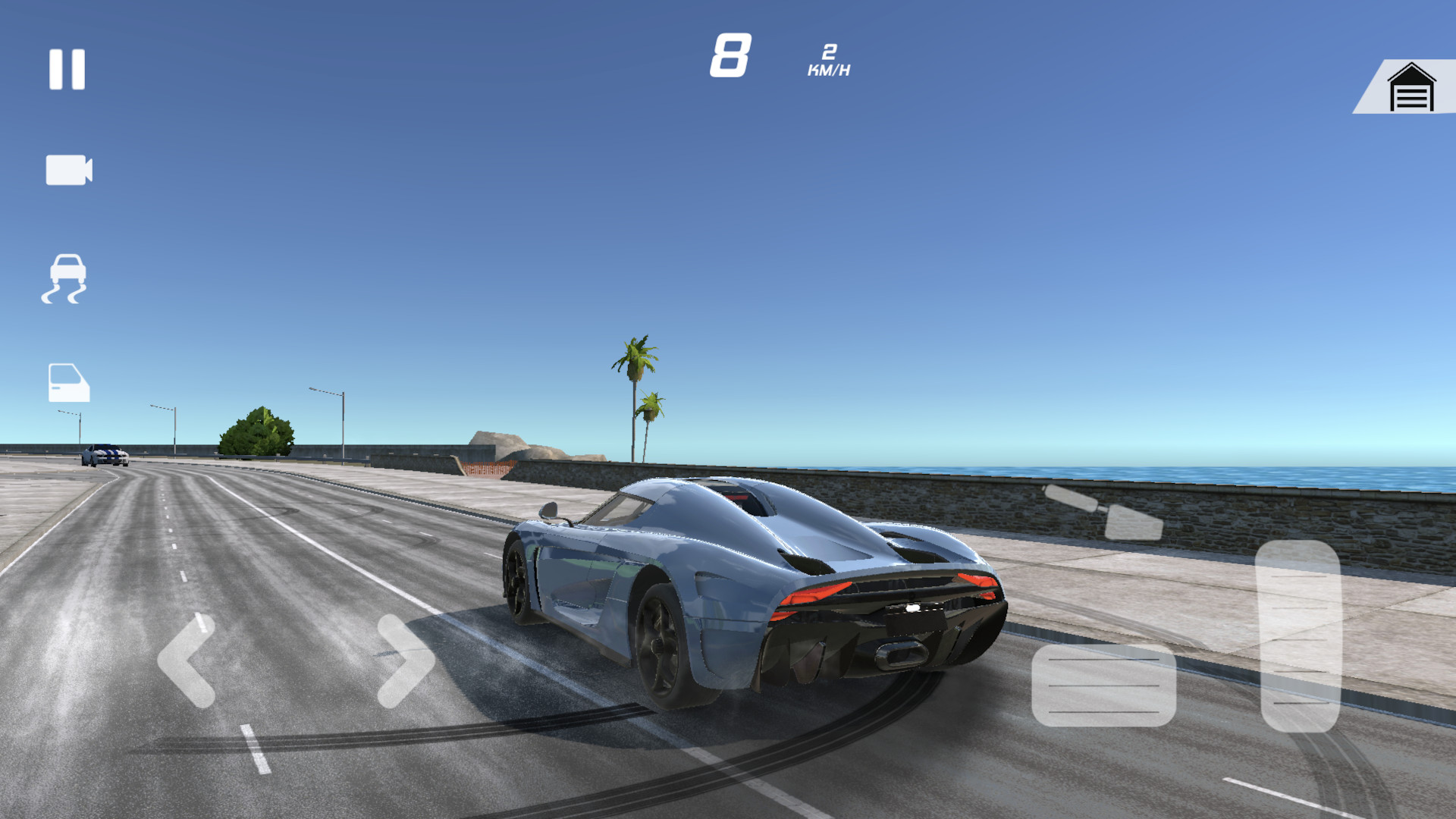Toggle the traction control skid icon

65,279
